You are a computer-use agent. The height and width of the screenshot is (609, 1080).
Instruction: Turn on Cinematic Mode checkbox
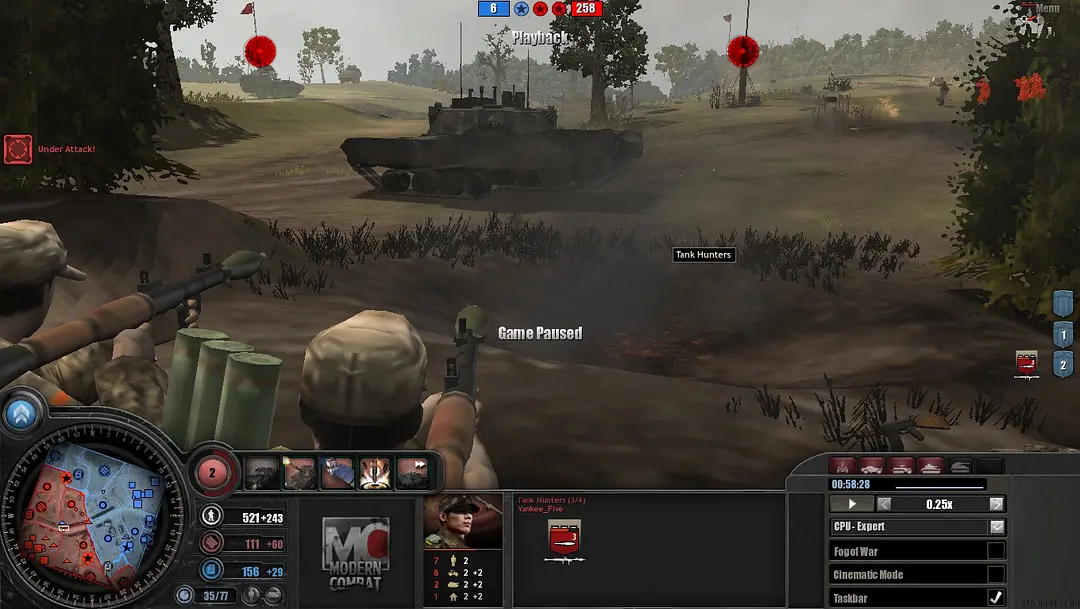[996, 574]
